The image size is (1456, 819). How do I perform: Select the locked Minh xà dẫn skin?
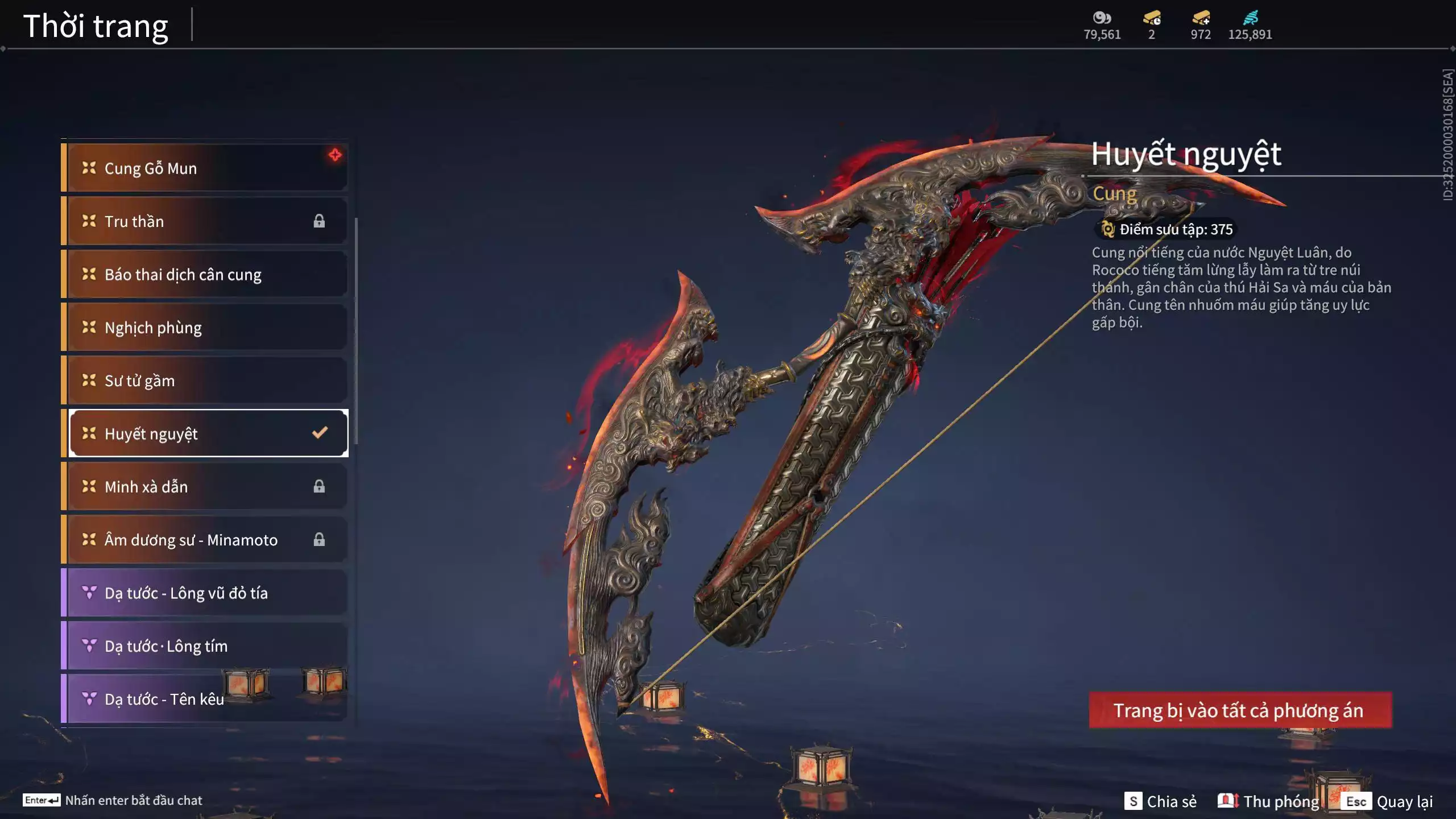[205, 487]
